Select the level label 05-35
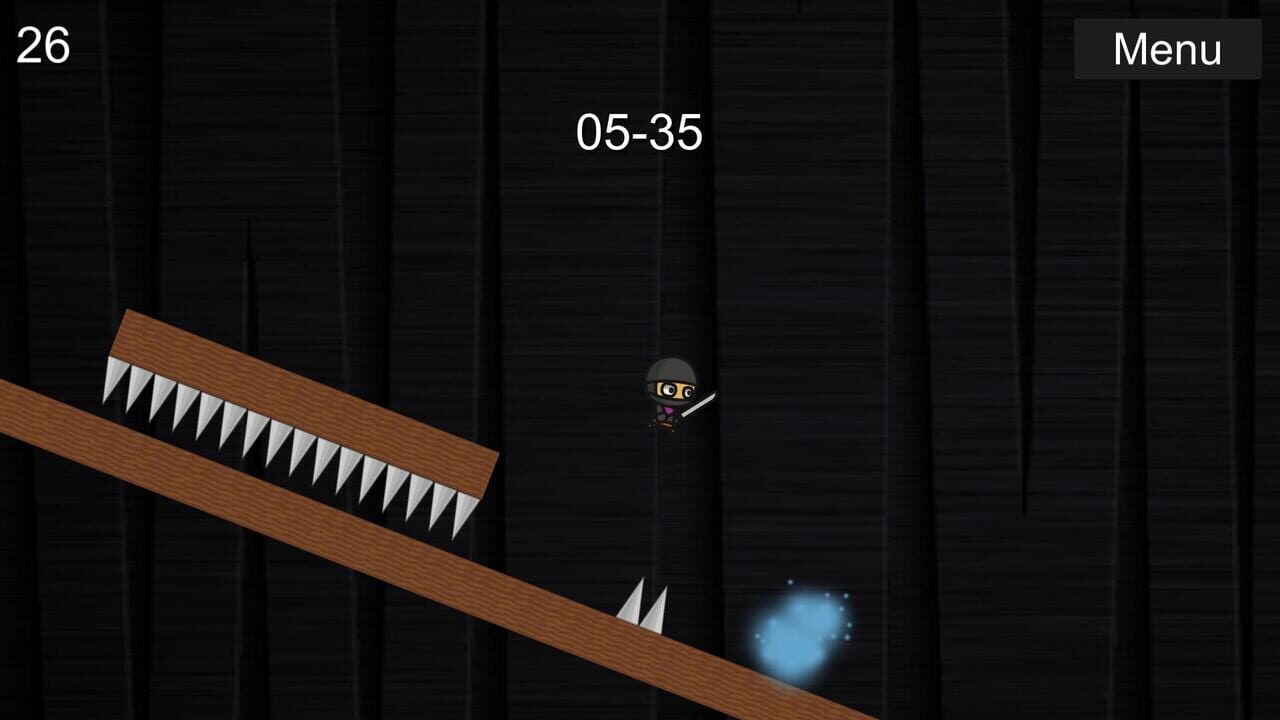This screenshot has height=720, width=1280. click(640, 131)
